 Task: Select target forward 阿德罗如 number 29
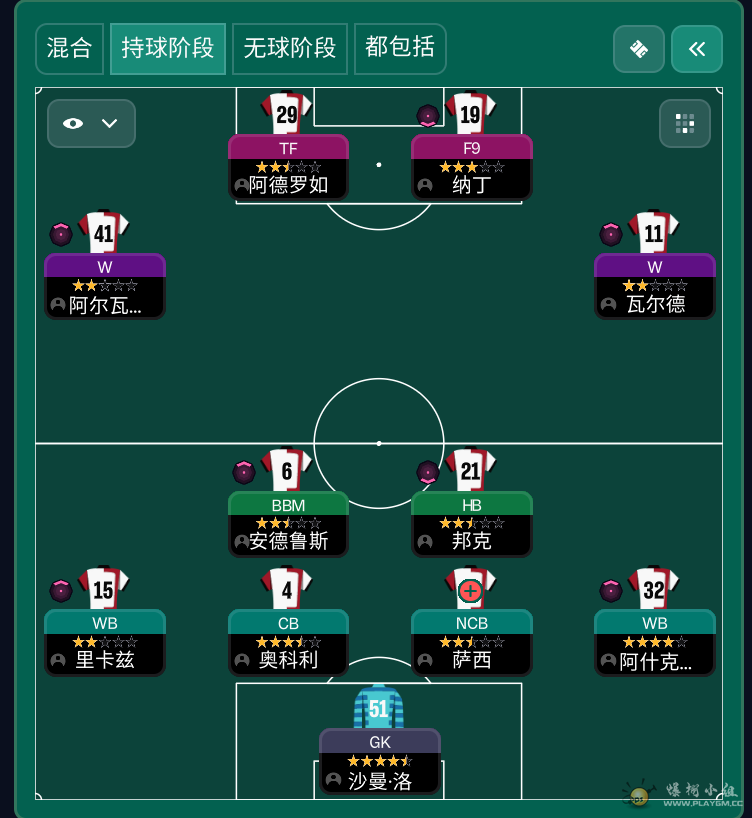pyautogui.click(x=288, y=167)
